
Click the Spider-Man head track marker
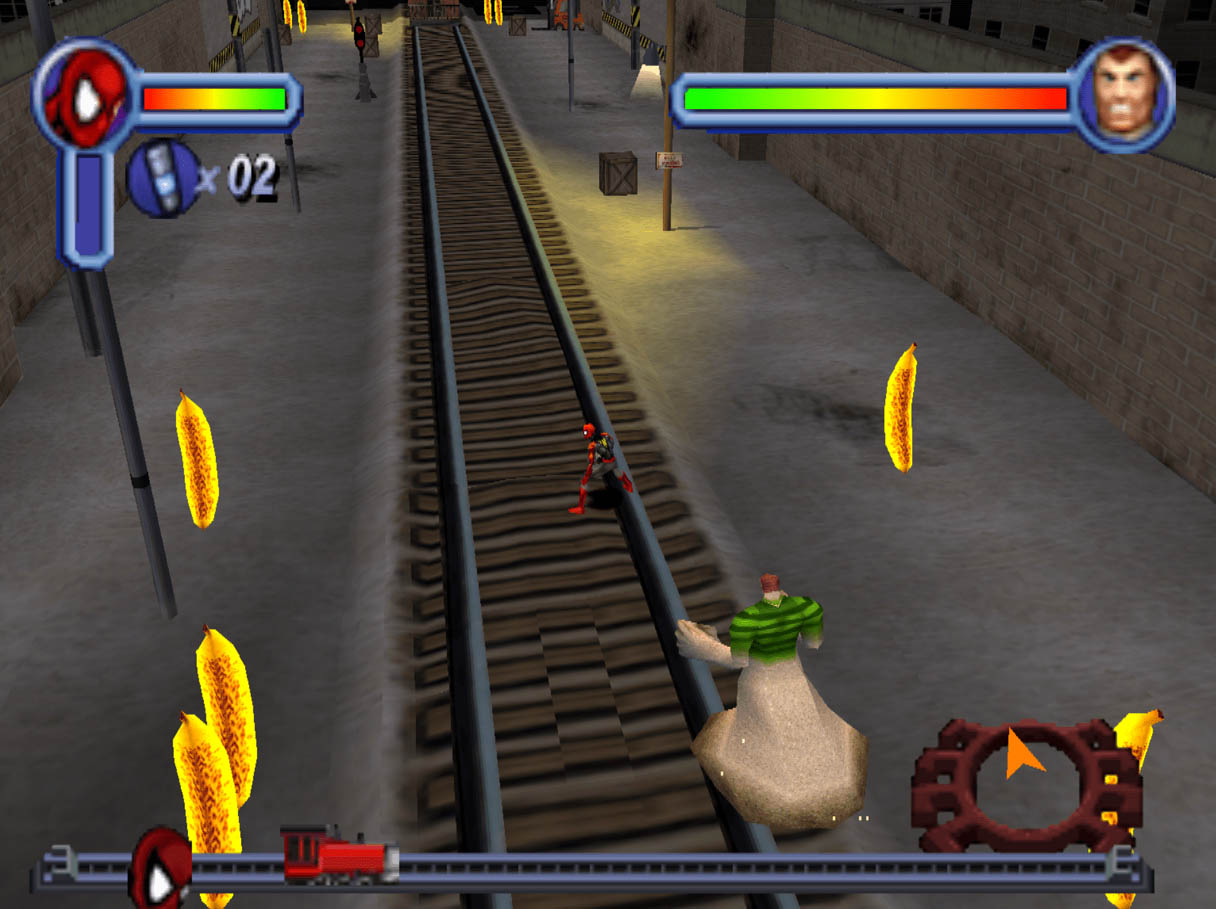161,866
